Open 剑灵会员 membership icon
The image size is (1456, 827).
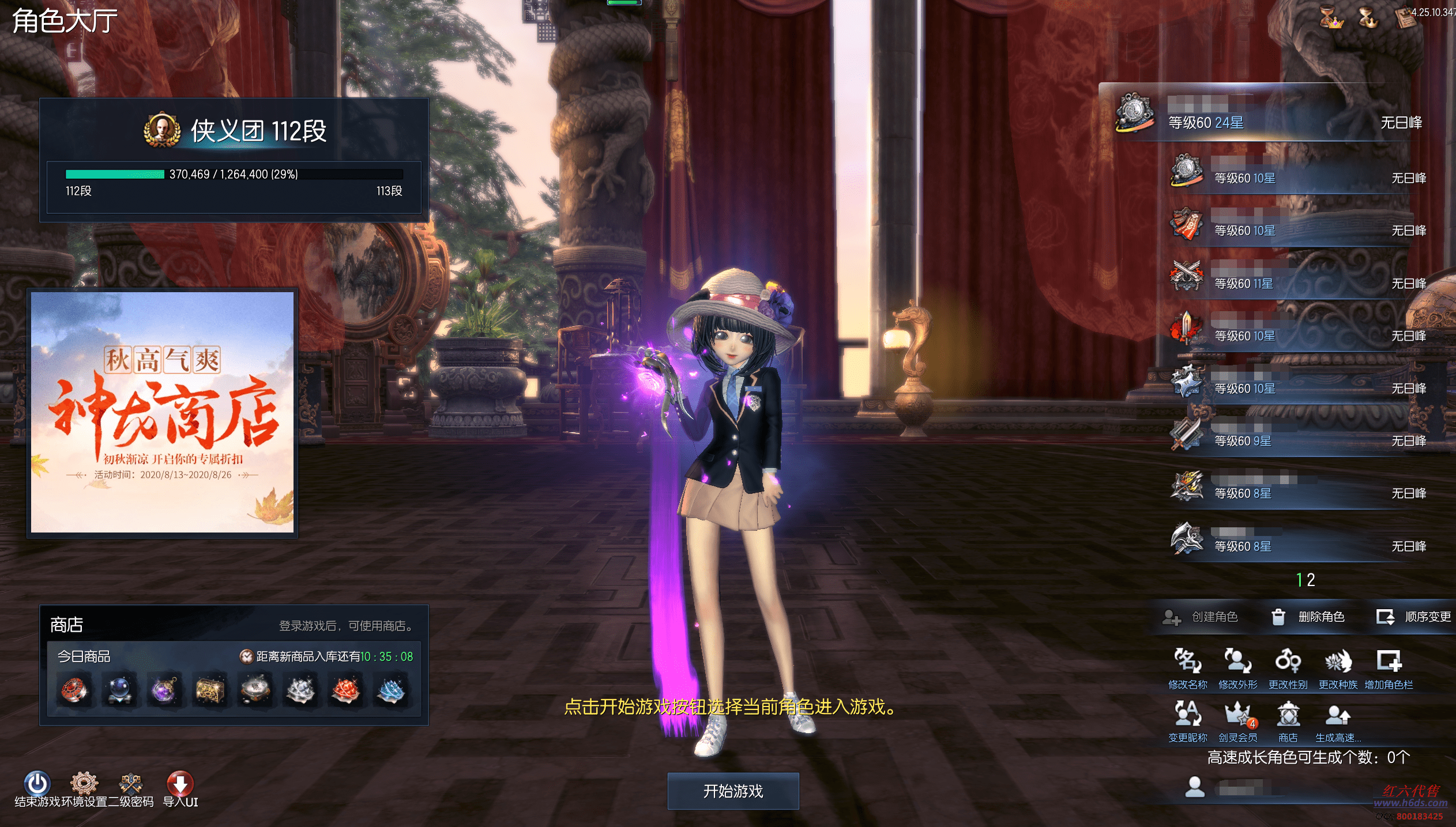1237,722
